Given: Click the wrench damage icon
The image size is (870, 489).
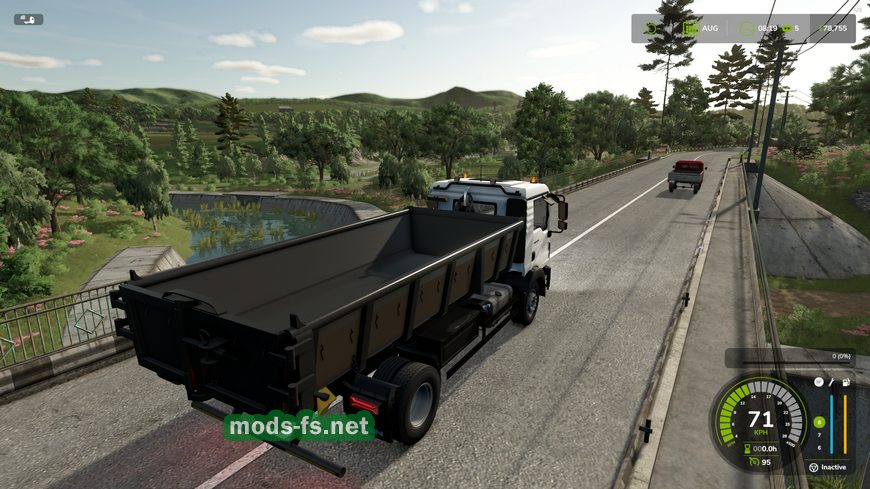Looking at the screenshot, I should tap(832, 382).
